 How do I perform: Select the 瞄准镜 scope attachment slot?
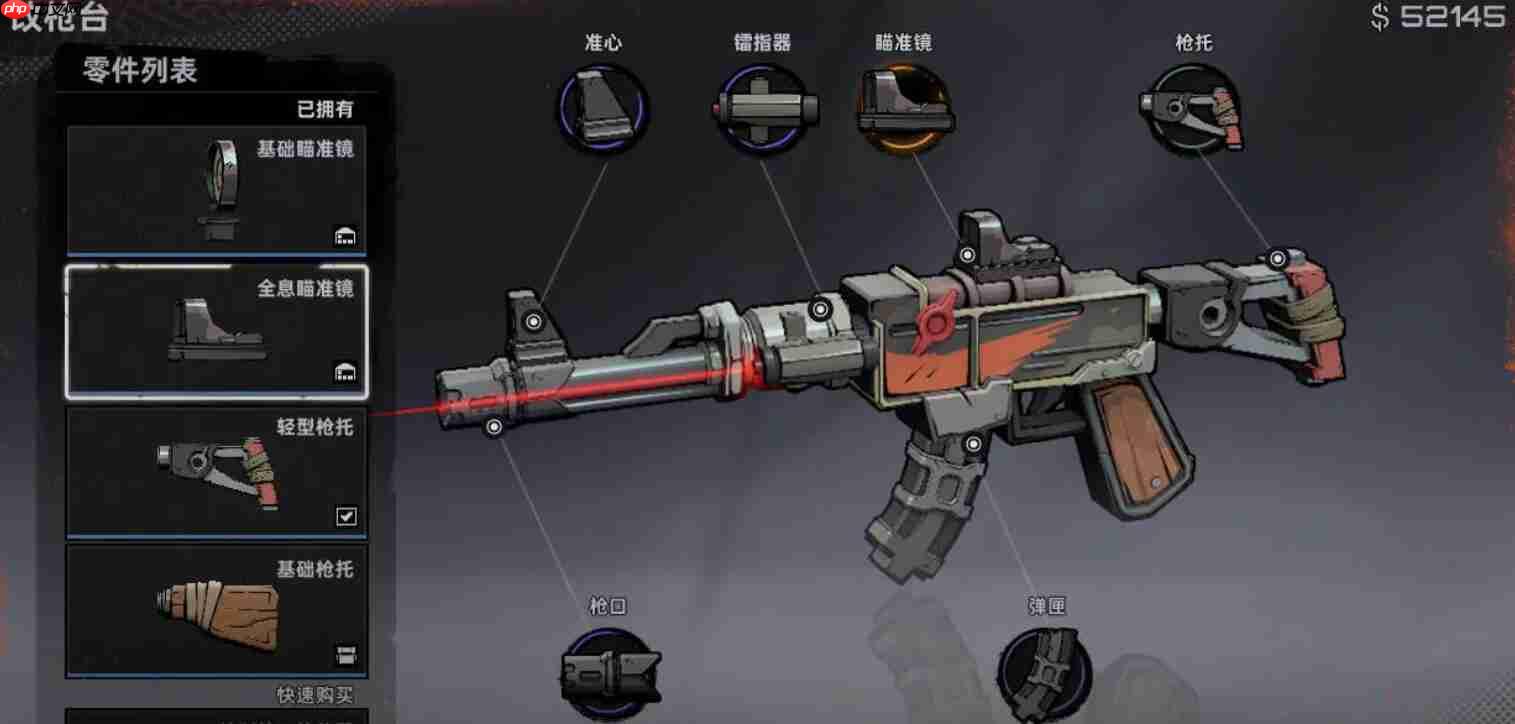click(x=903, y=109)
